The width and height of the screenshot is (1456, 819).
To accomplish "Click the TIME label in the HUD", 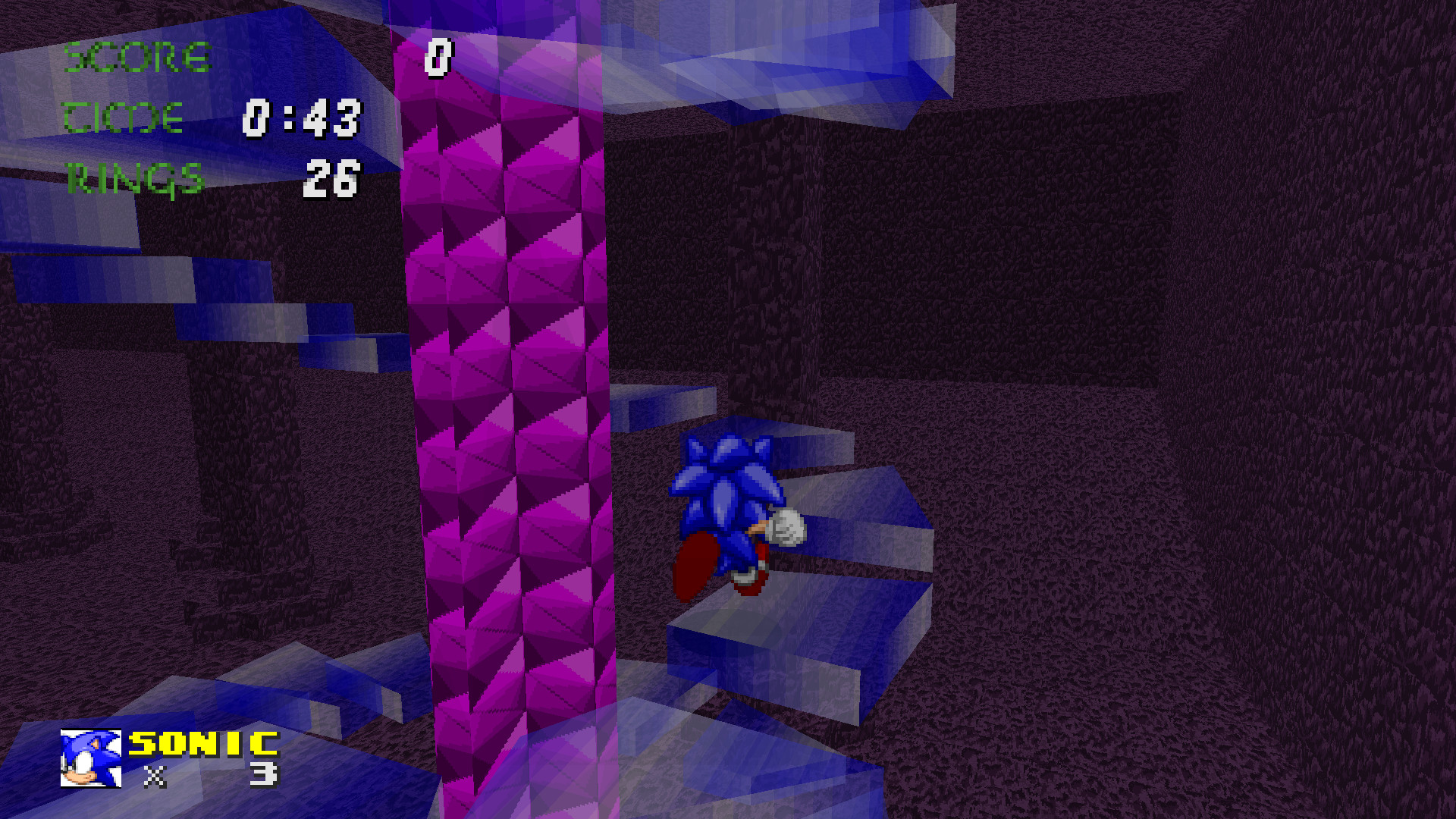I will pyautogui.click(x=124, y=115).
